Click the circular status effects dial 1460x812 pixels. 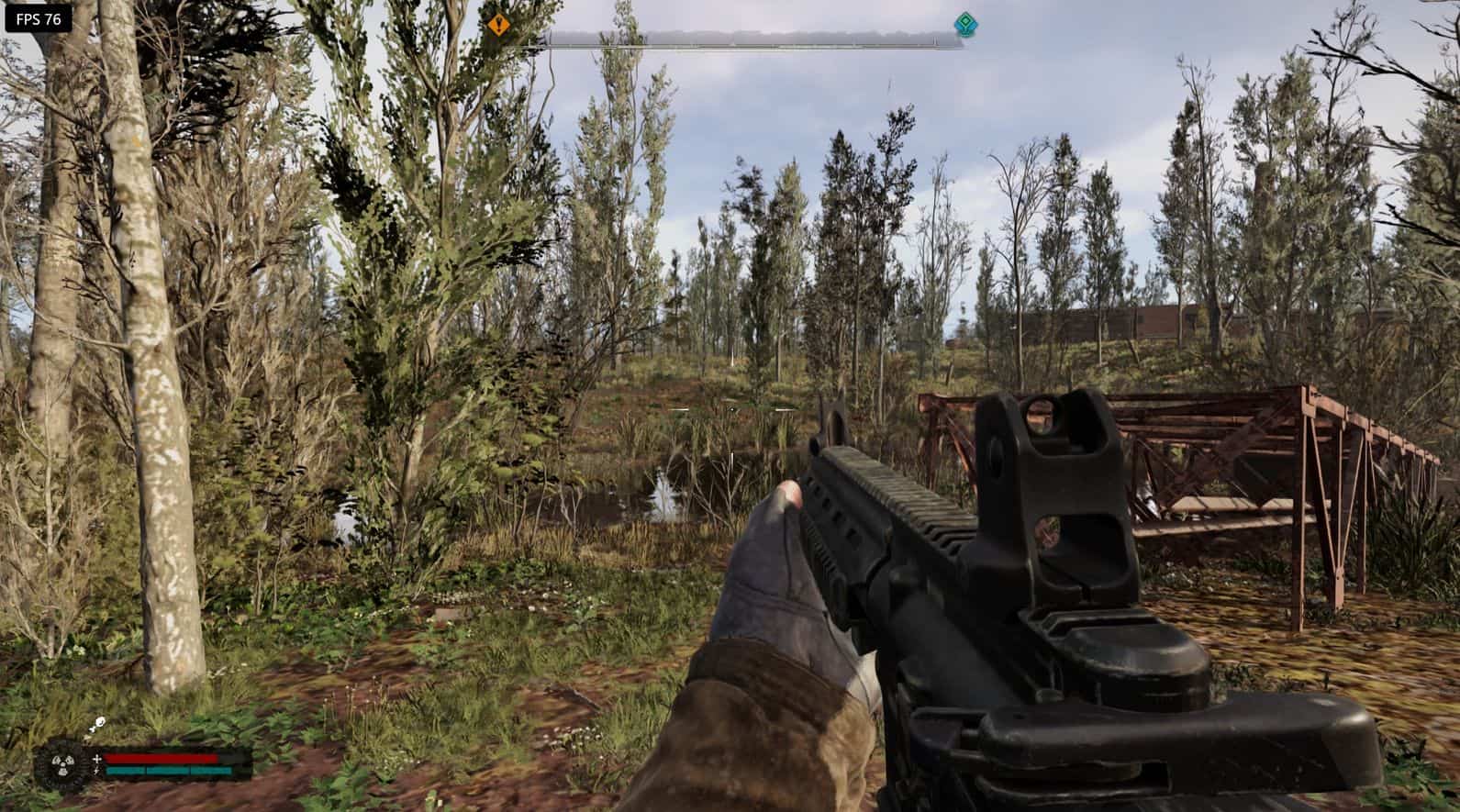point(62,764)
